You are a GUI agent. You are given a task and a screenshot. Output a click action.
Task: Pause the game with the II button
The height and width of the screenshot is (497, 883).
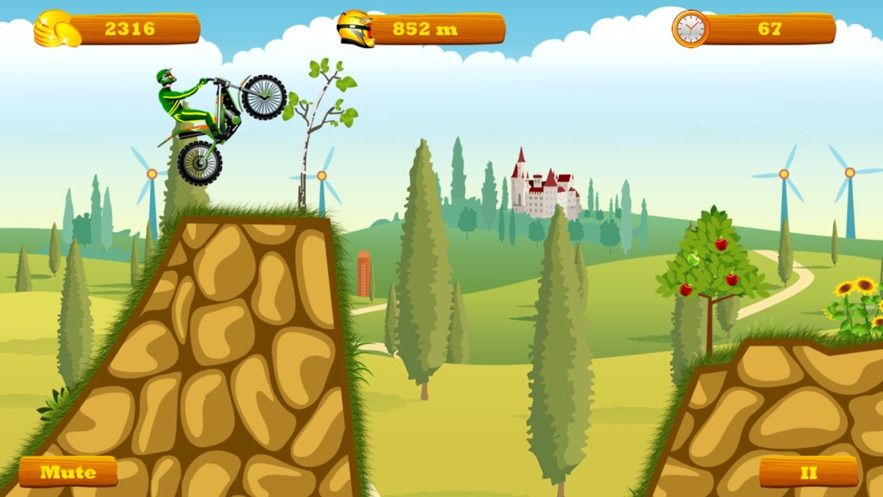pyautogui.click(x=808, y=471)
